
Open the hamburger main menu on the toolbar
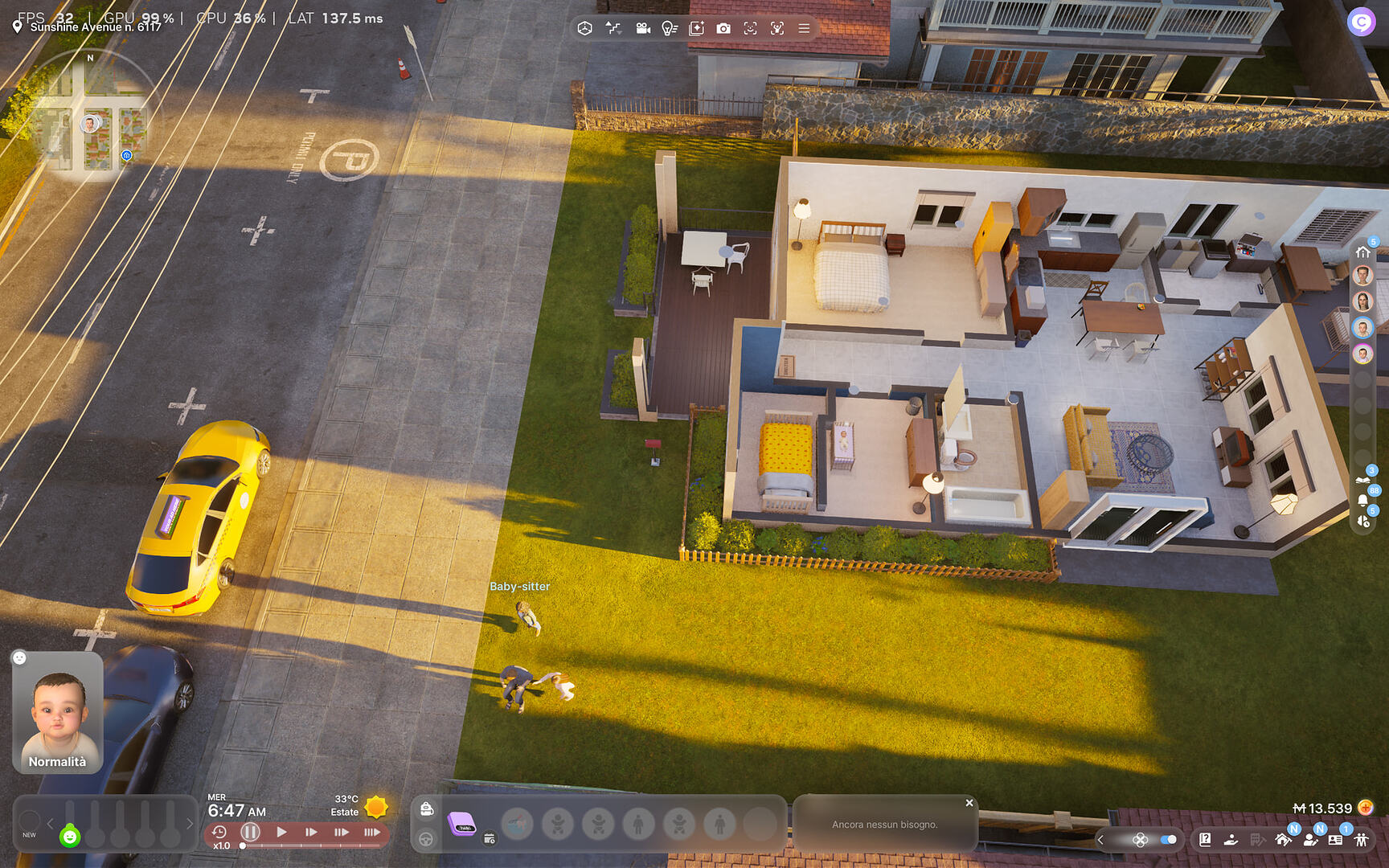(x=804, y=28)
